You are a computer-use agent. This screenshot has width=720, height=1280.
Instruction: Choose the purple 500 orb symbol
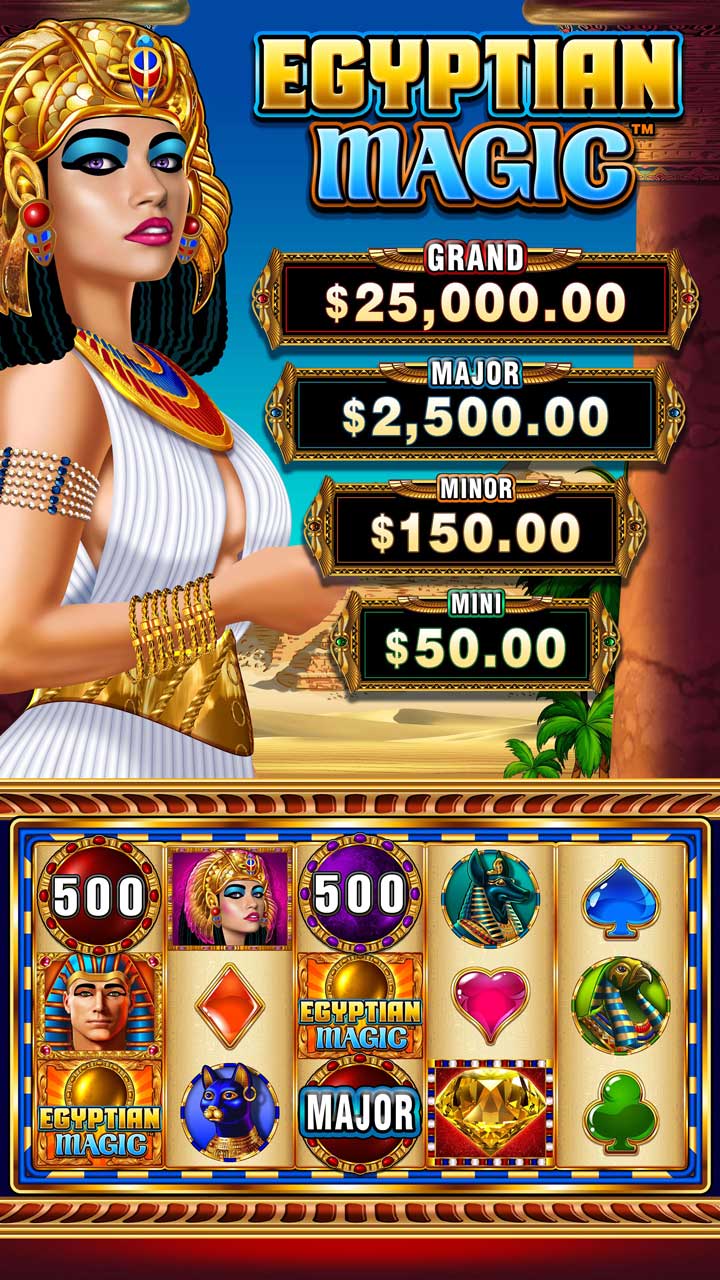pyautogui.click(x=360, y=895)
